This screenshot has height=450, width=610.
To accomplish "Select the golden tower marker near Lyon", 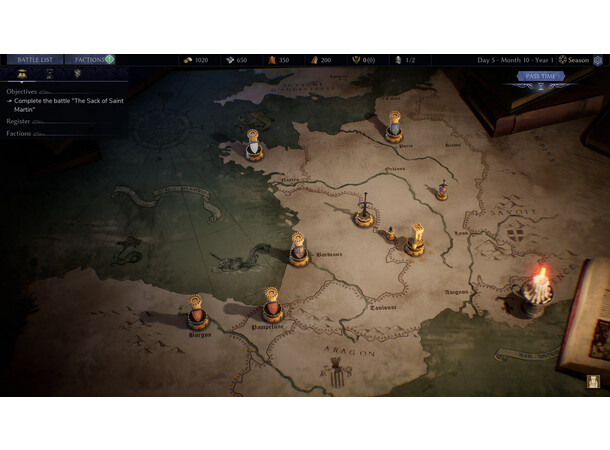I will point(415,240).
